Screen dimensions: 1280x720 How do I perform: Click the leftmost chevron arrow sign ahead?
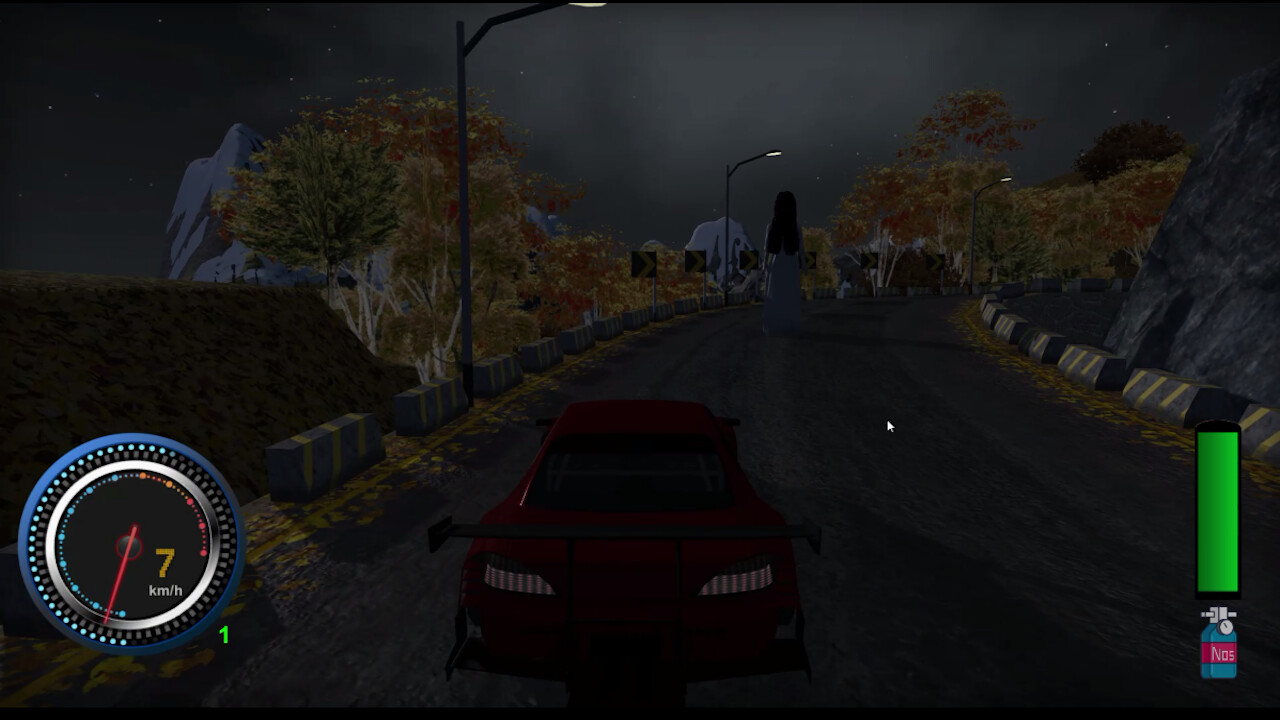pyautogui.click(x=643, y=262)
